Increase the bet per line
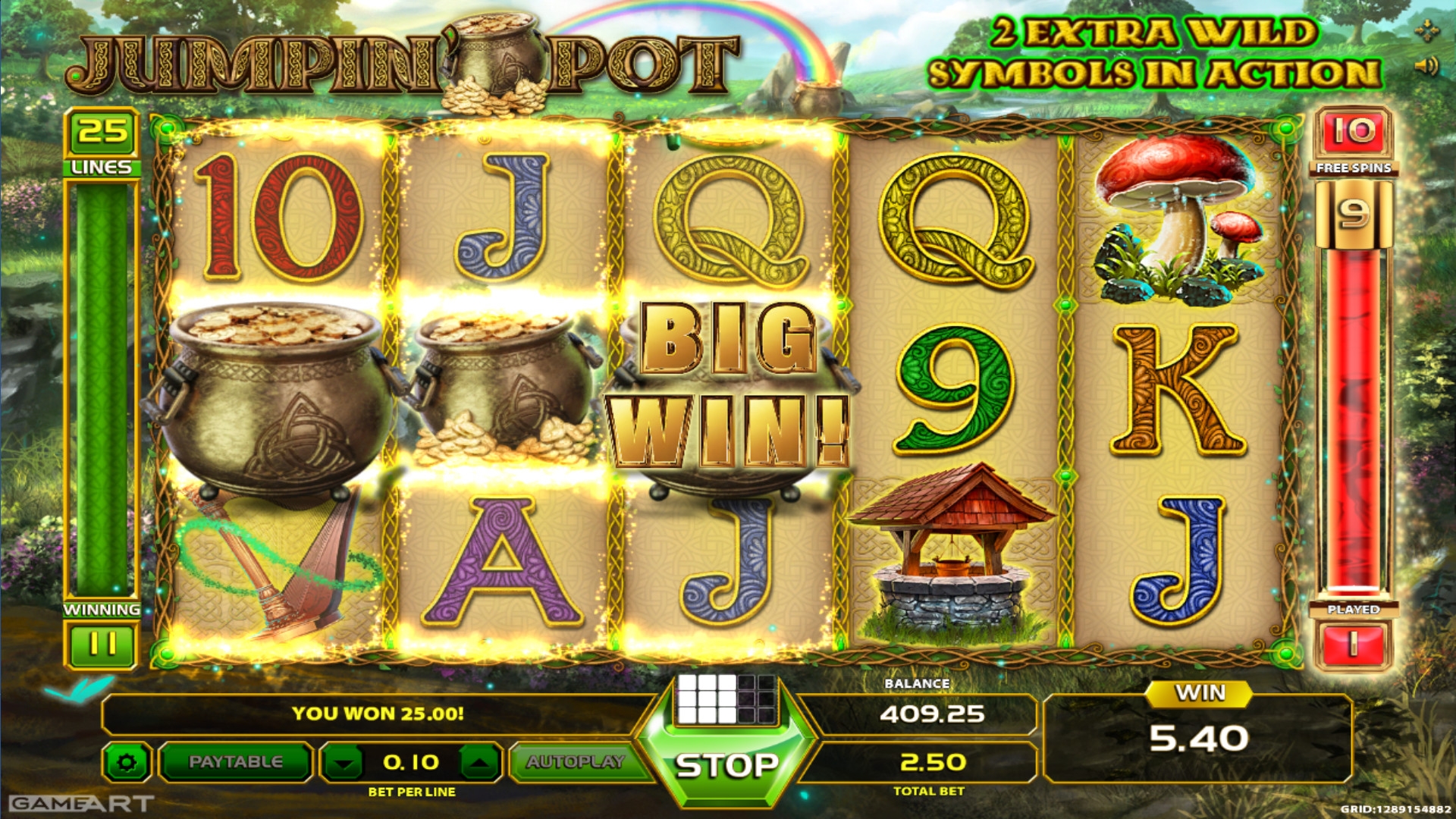 [479, 762]
